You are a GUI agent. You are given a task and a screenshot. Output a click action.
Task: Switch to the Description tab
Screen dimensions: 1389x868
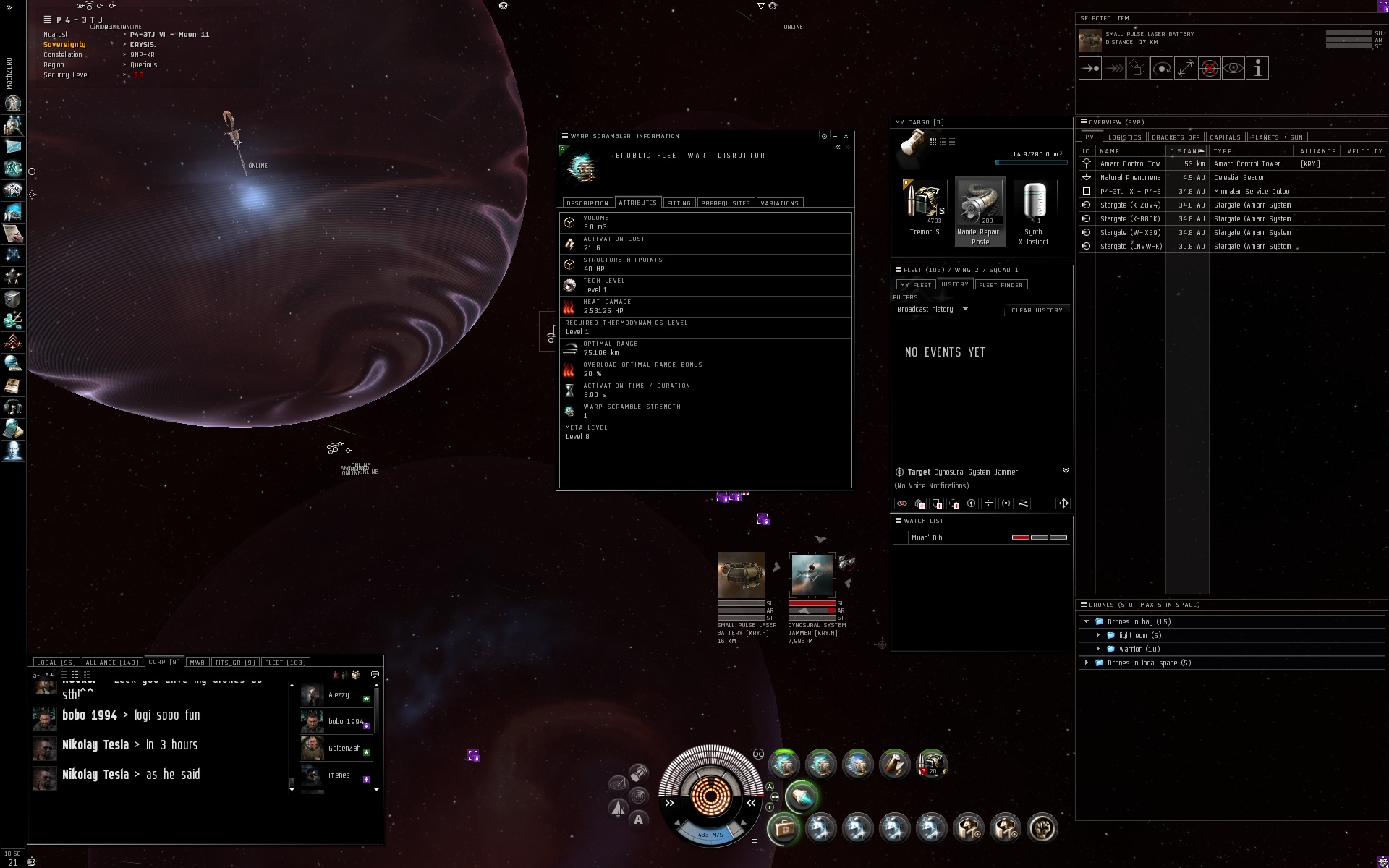(x=587, y=203)
